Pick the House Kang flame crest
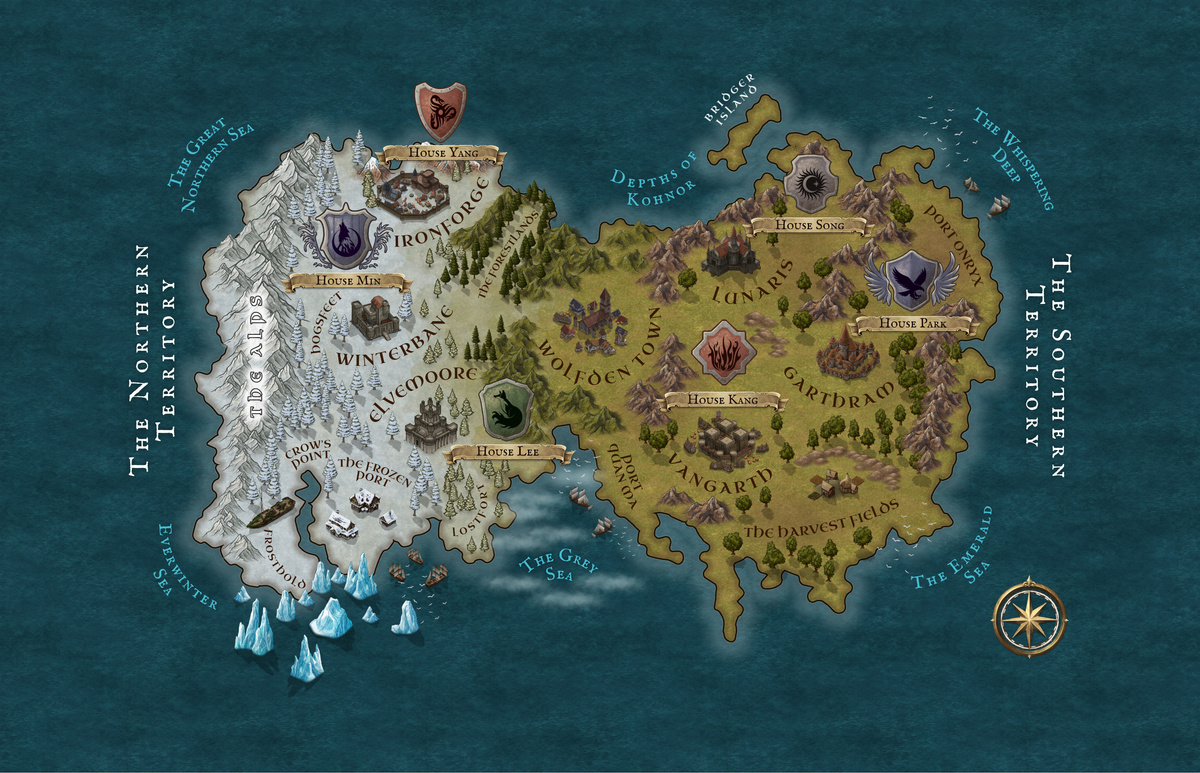Image resolution: width=1200 pixels, height=773 pixels. pyautogui.click(x=721, y=356)
